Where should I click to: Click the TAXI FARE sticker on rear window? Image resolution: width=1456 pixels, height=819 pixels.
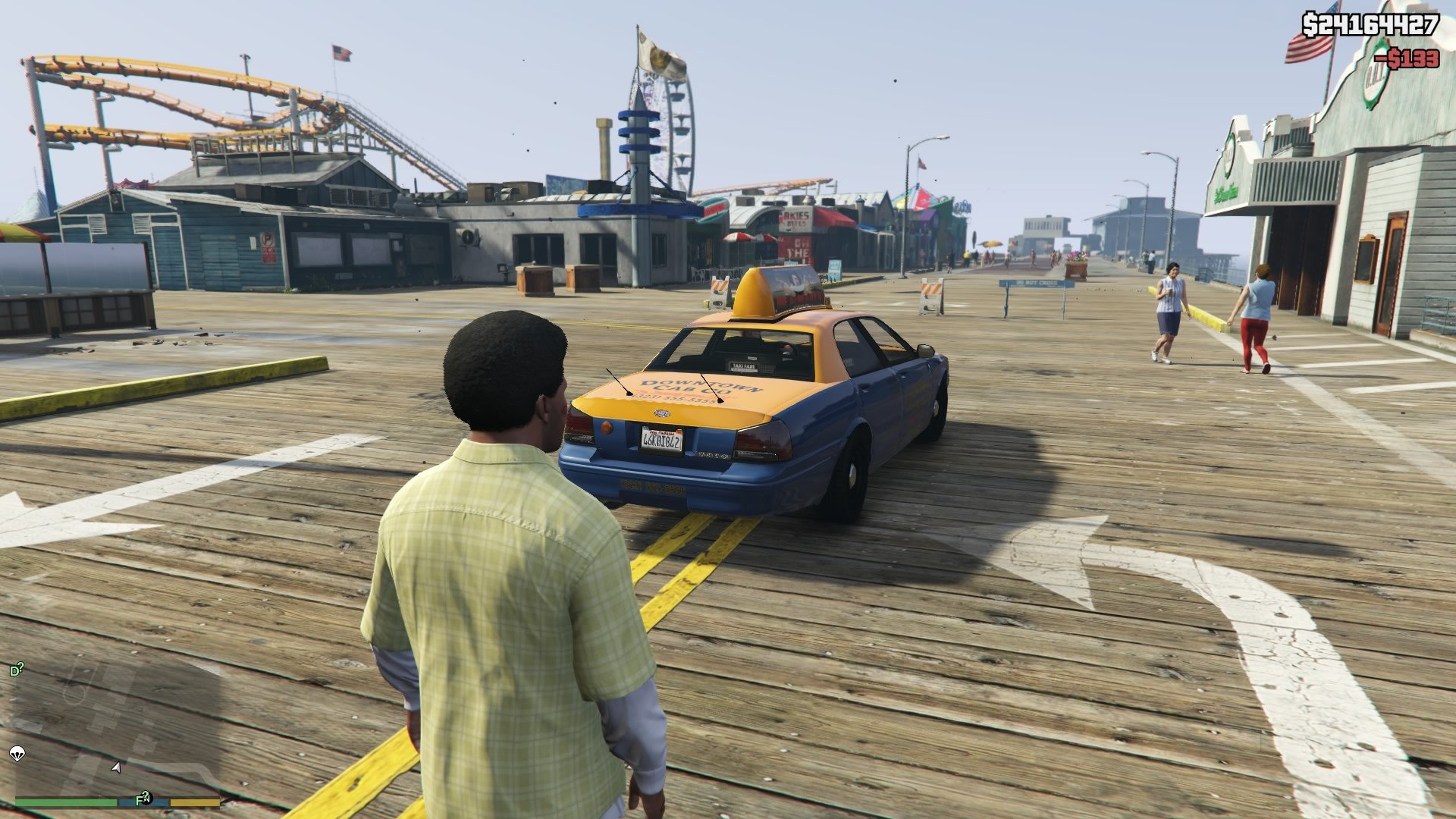[745, 365]
